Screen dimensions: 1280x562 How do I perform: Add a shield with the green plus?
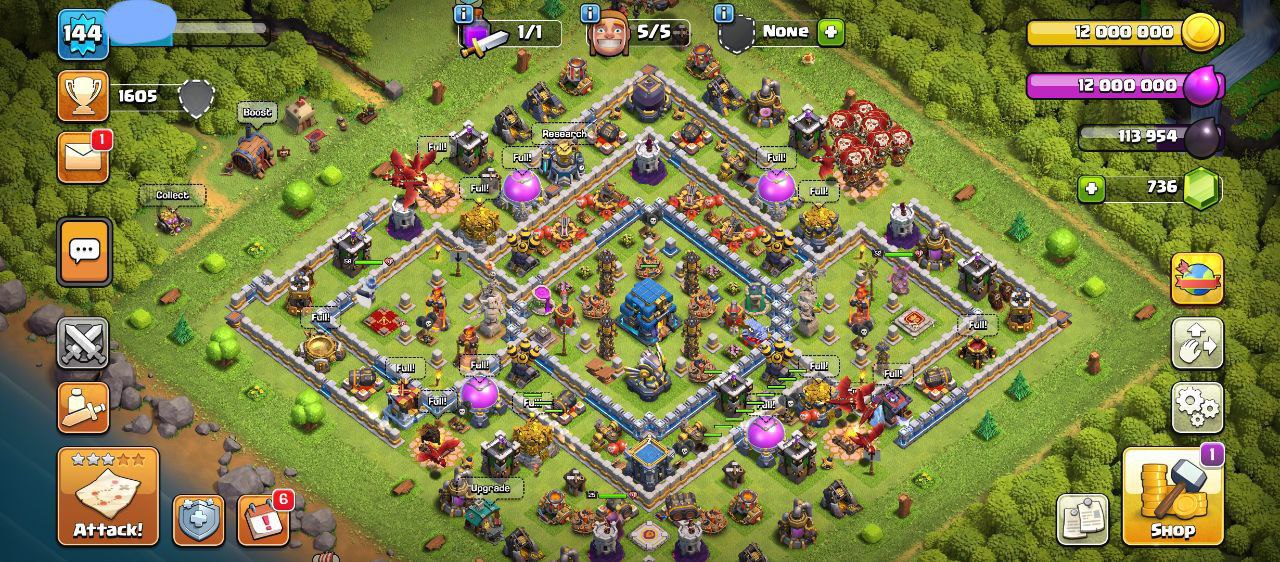coord(830,32)
